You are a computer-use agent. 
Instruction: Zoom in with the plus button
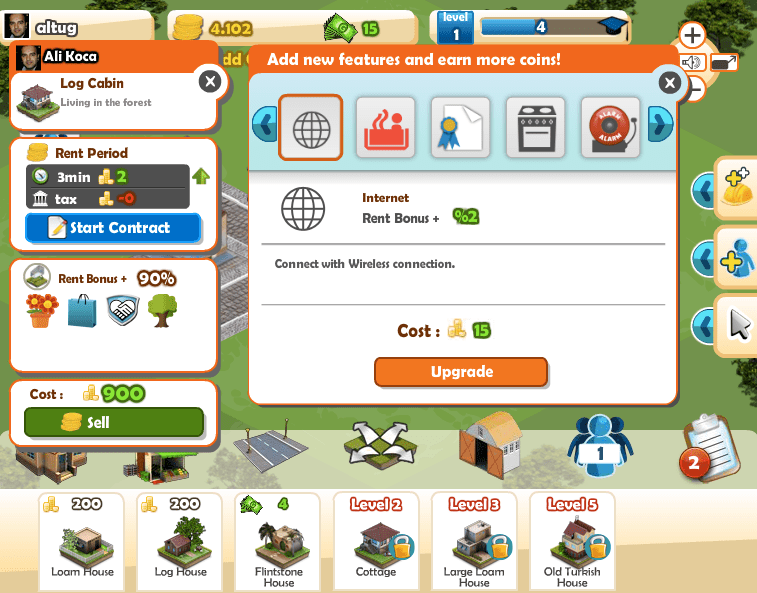click(692, 36)
